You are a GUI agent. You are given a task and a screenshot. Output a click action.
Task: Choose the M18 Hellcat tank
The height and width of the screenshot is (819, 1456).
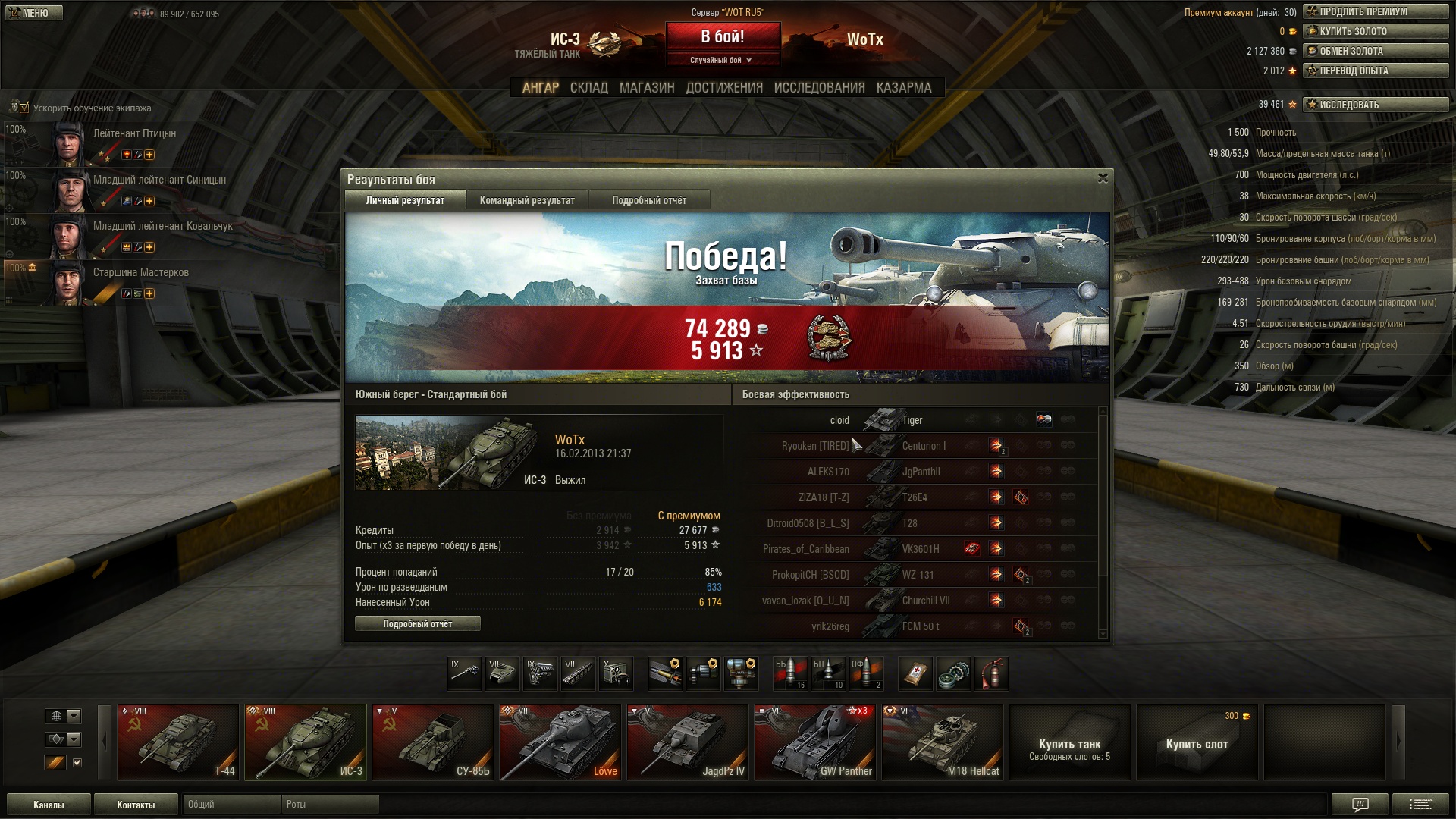point(943,742)
